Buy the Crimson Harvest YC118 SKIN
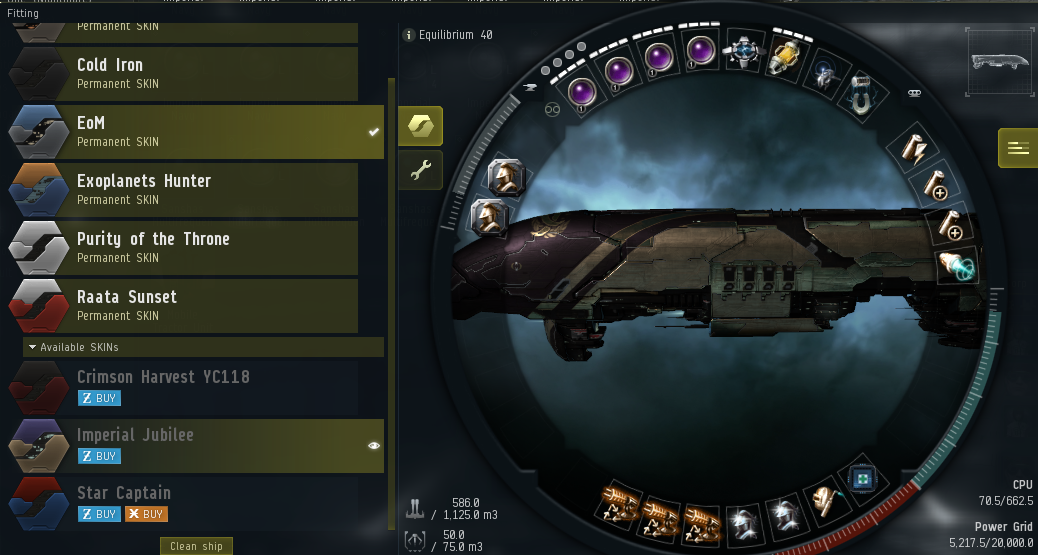Screen dimensions: 1038x555 (x=99, y=398)
